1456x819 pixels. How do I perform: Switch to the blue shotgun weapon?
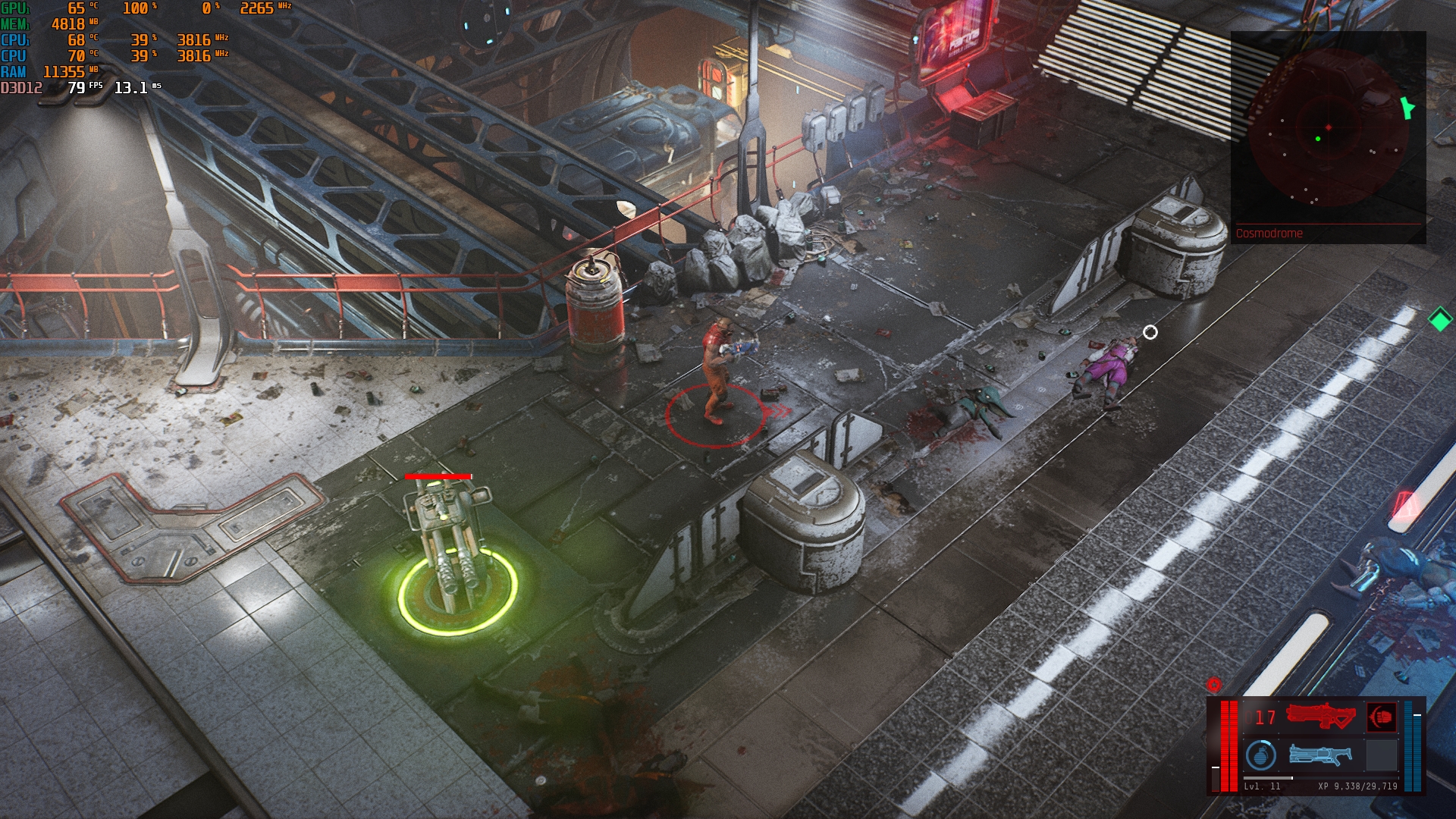pos(1319,755)
